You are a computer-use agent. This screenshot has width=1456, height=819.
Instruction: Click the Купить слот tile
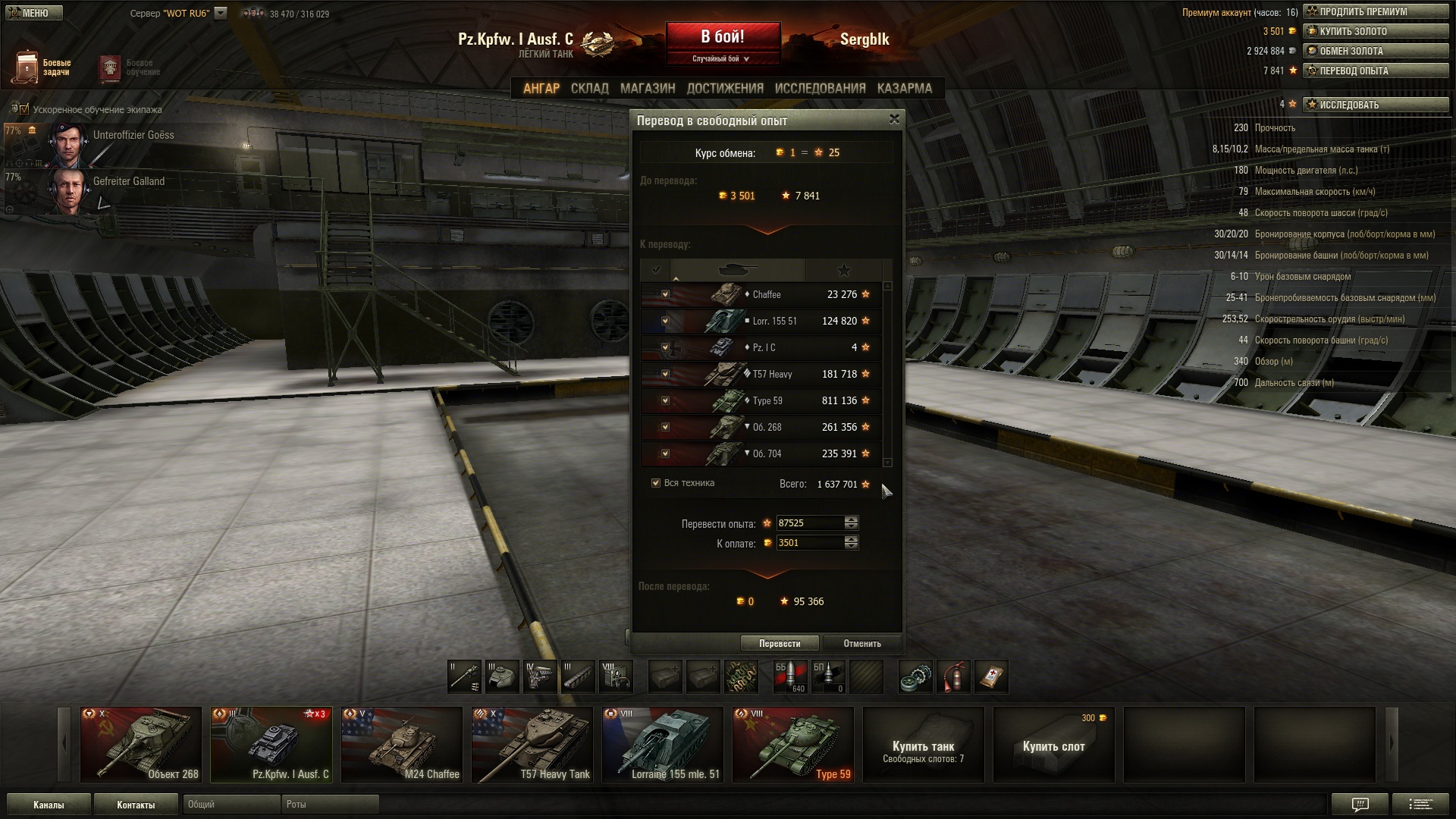coord(1053,745)
